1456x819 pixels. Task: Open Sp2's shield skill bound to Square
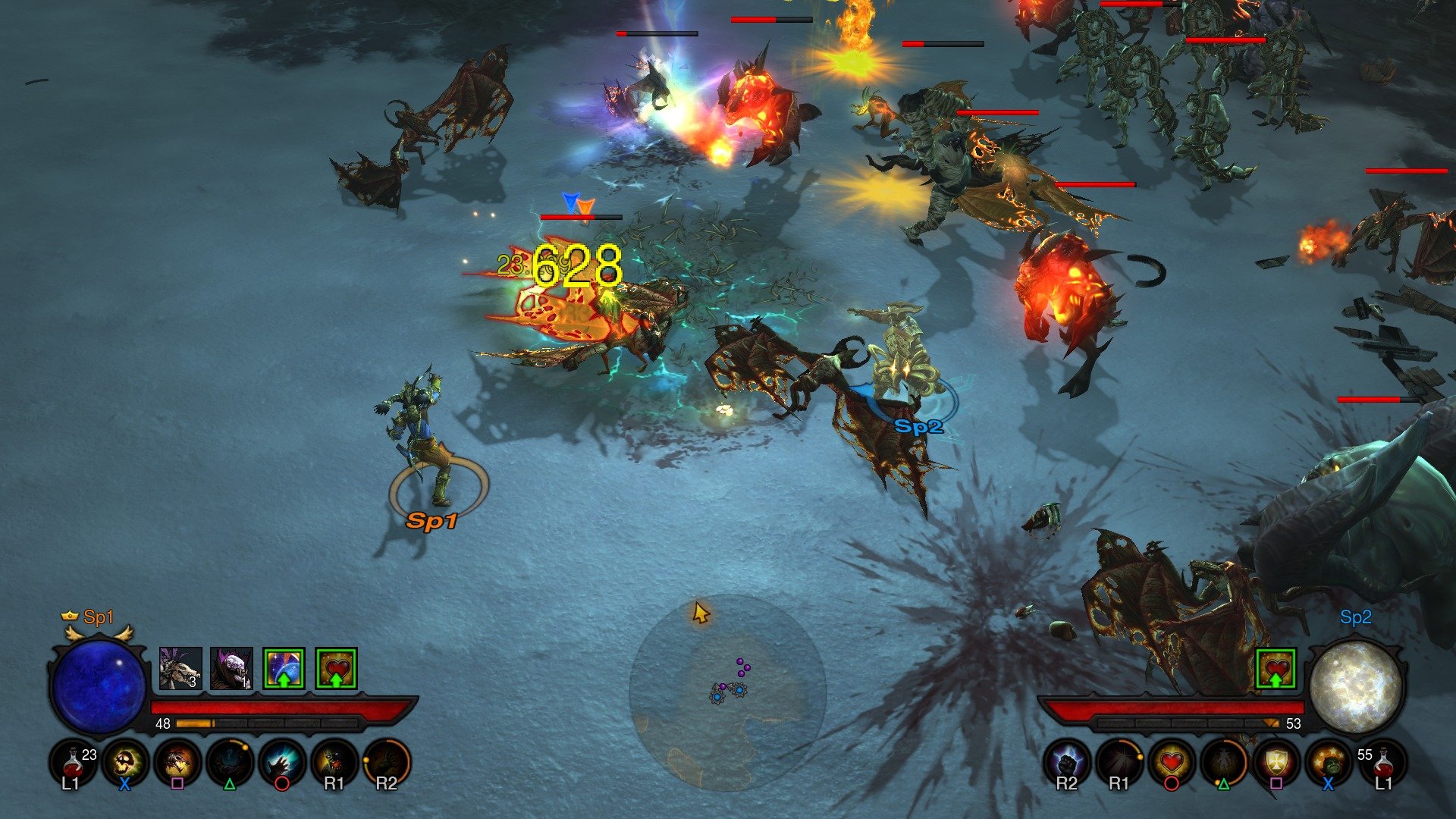coord(1278,761)
